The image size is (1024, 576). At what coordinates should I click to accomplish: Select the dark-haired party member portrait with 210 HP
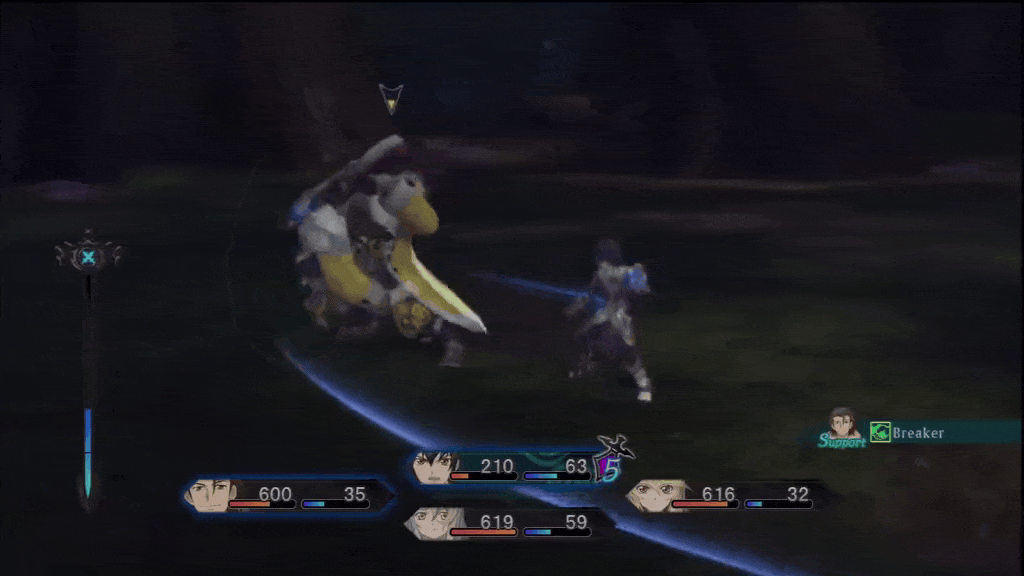click(436, 467)
